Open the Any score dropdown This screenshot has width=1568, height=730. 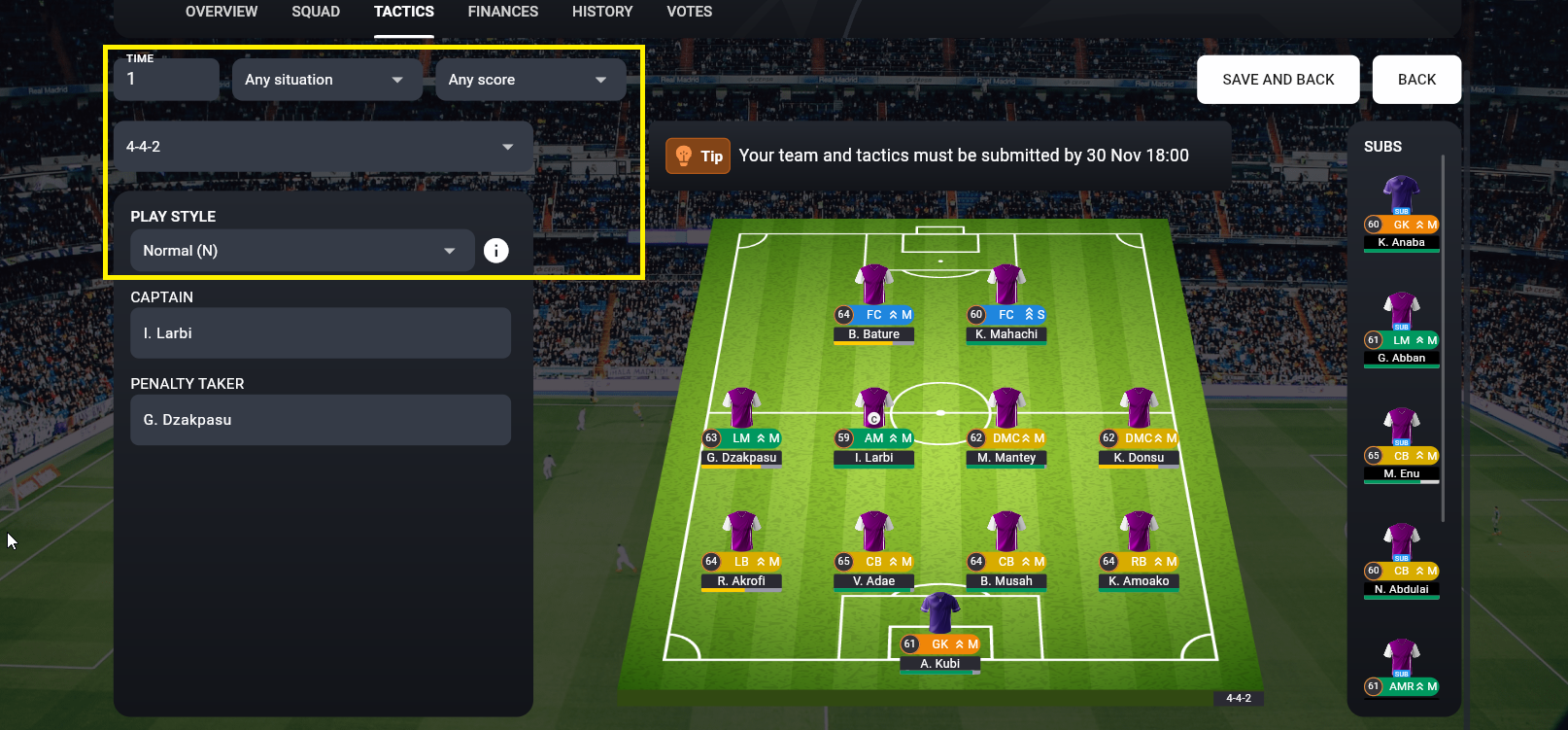point(529,80)
